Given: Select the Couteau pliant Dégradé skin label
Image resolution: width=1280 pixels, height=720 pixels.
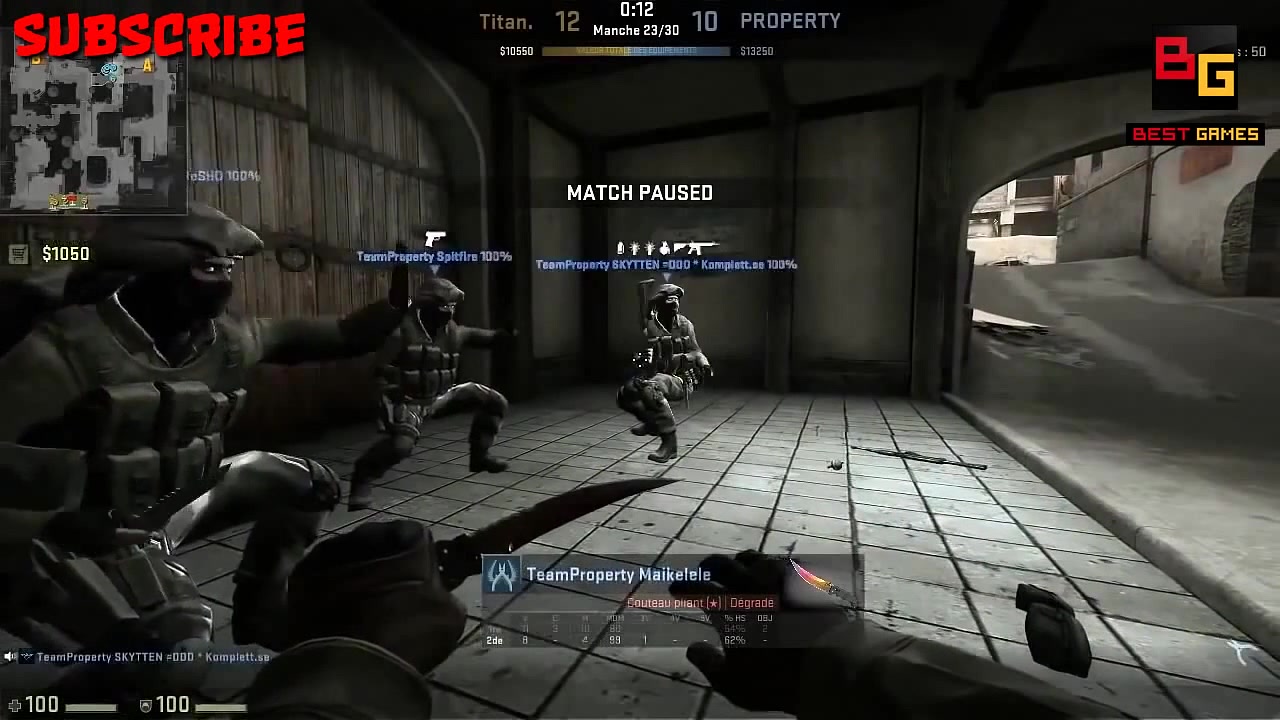Looking at the screenshot, I should pos(702,602).
